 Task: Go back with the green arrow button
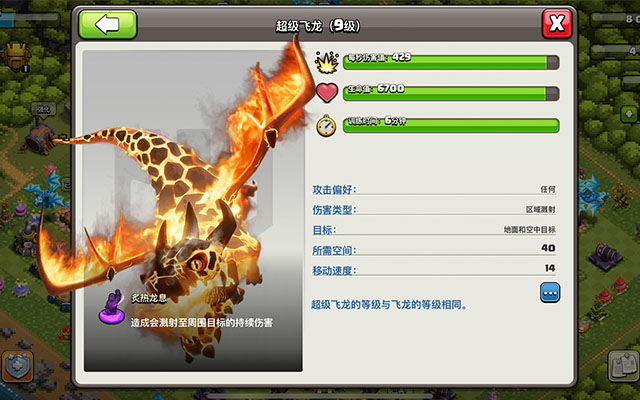point(108,25)
